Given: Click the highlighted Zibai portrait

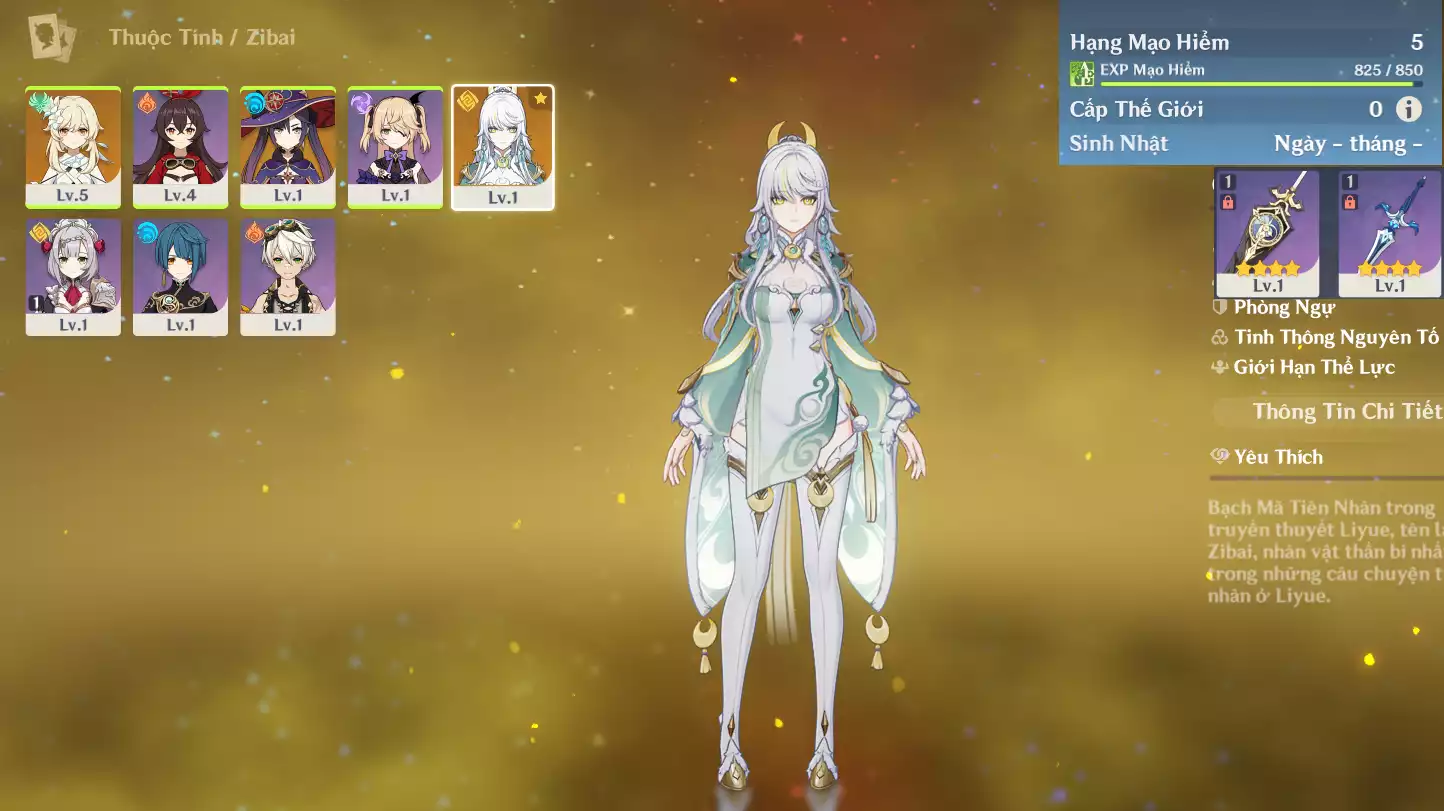Looking at the screenshot, I should [x=502, y=147].
